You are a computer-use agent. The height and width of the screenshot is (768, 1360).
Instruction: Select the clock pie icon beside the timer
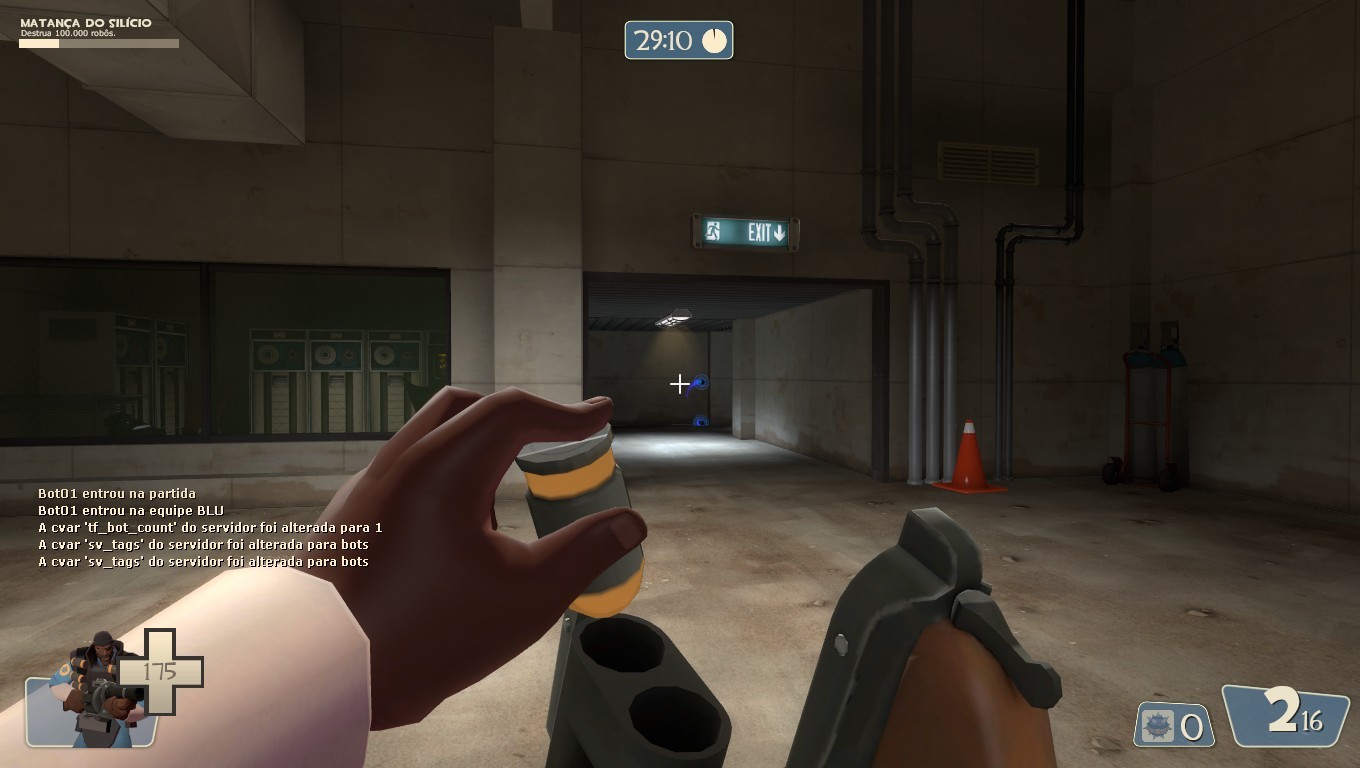coord(713,40)
